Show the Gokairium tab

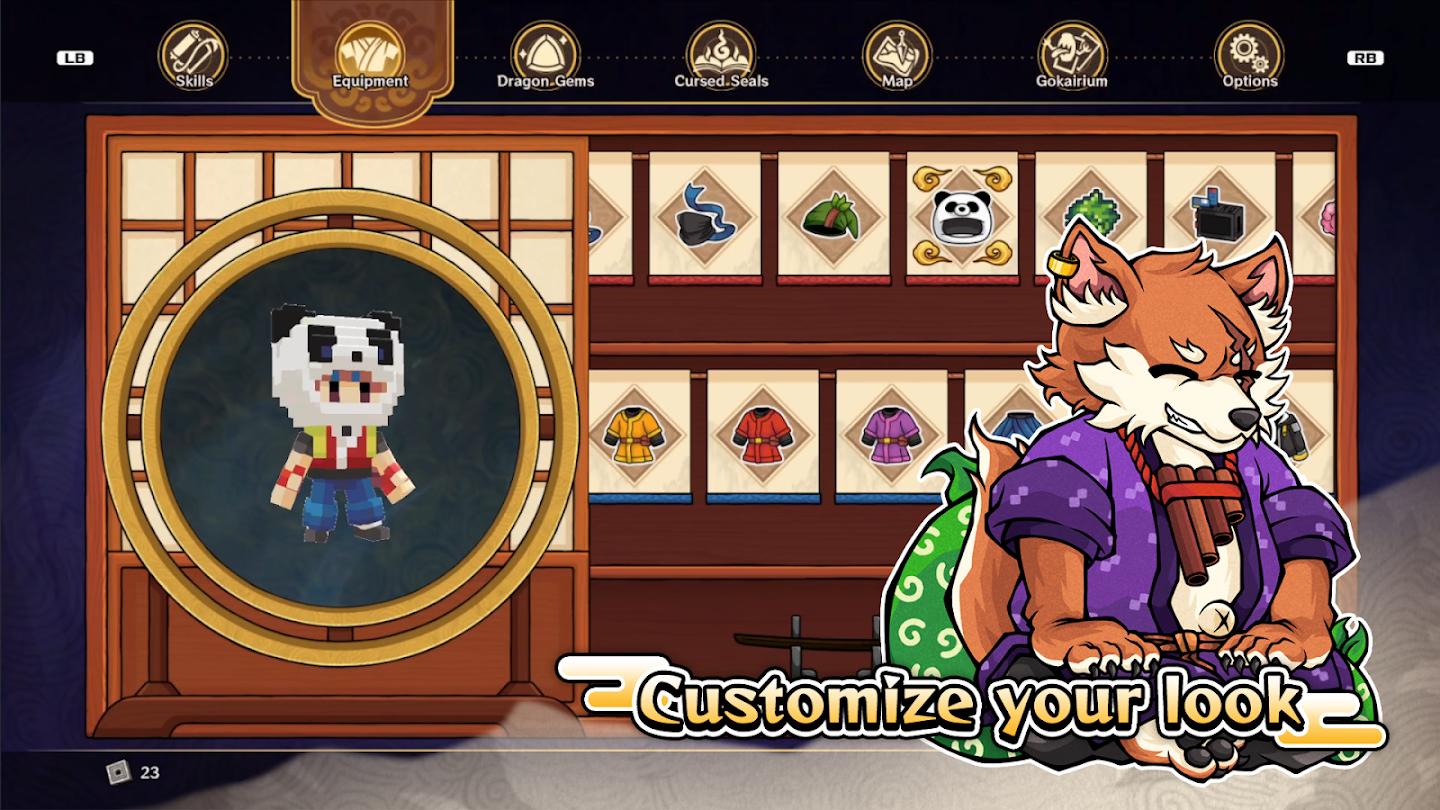(1072, 57)
